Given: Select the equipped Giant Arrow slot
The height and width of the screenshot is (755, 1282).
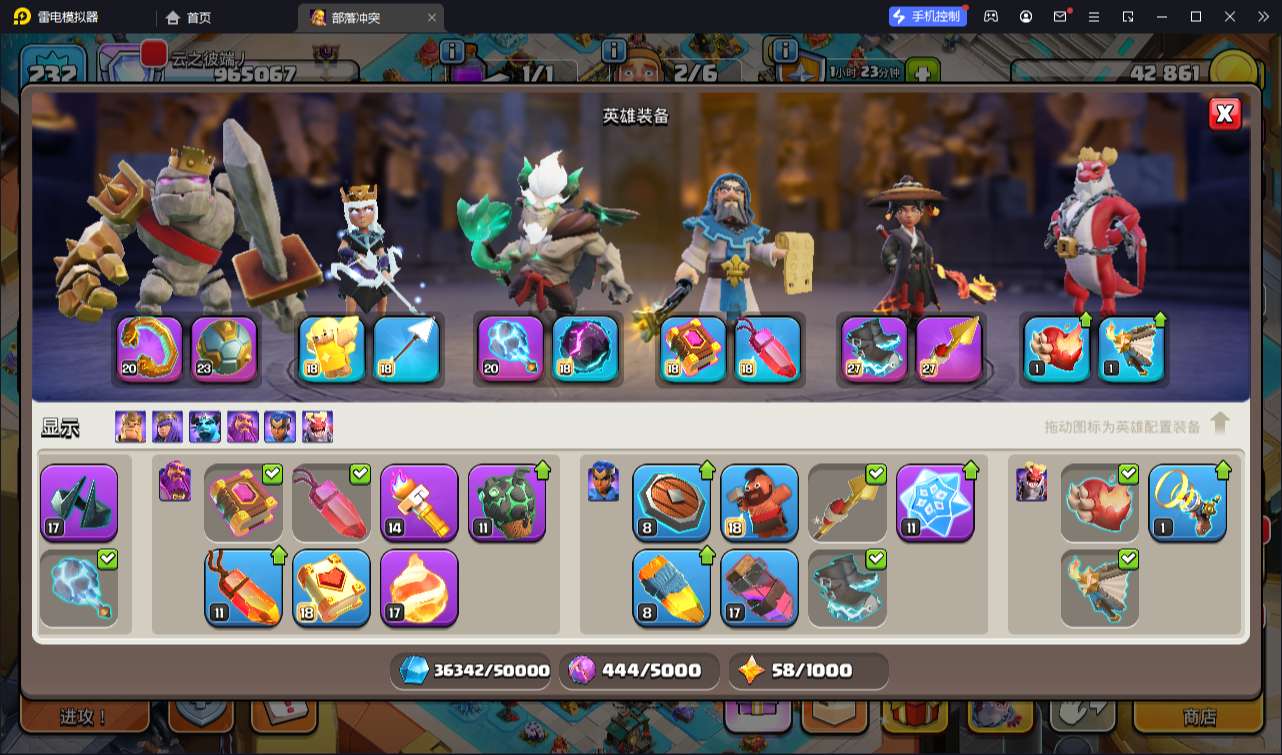Looking at the screenshot, I should (406, 349).
